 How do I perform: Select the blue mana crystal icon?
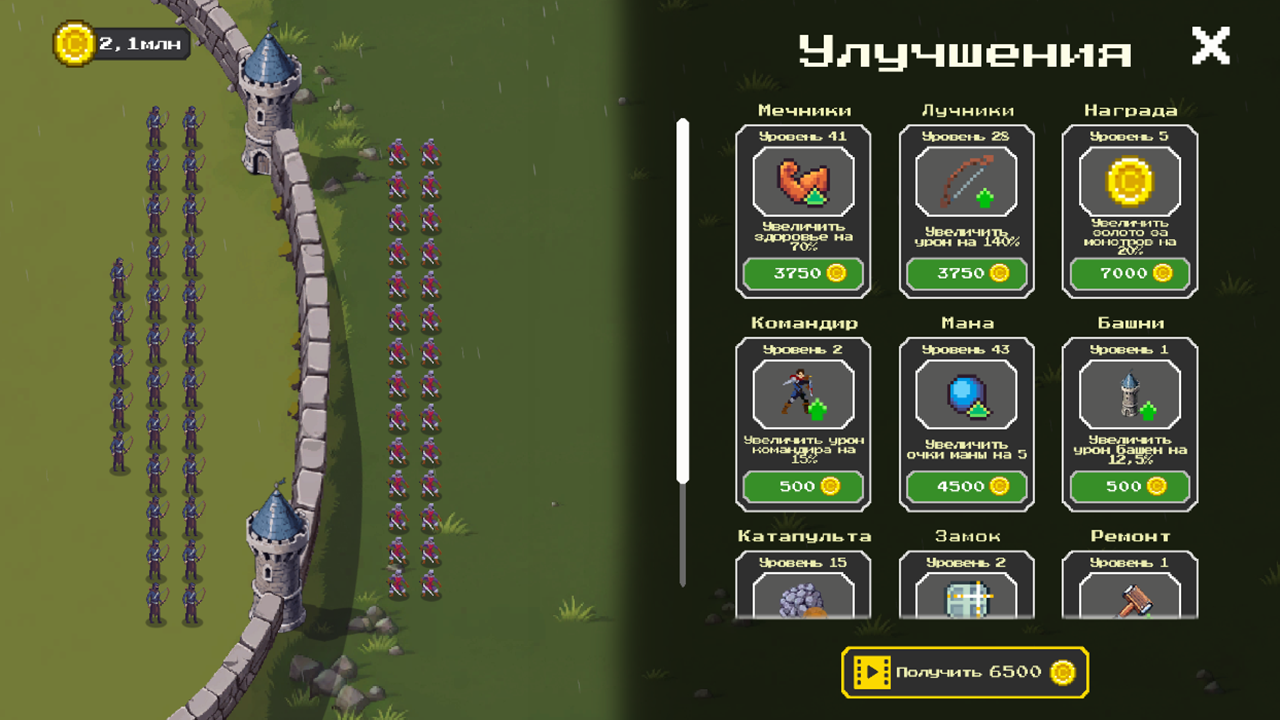pos(966,394)
